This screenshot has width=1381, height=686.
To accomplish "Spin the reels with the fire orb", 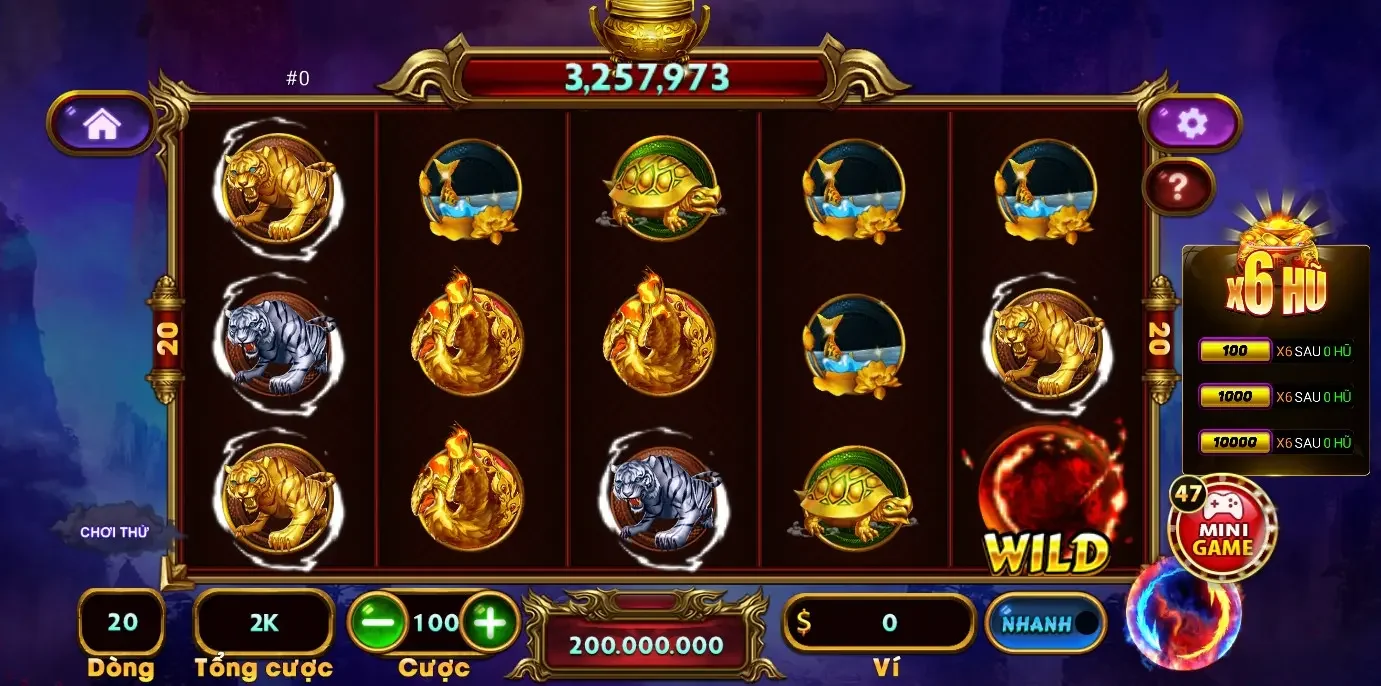I will coord(1183,613).
